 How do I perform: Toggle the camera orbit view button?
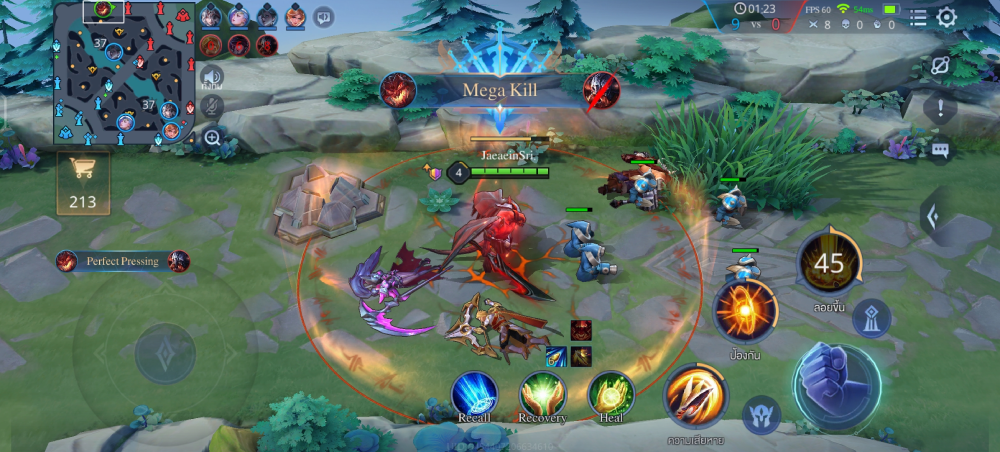tap(940, 66)
